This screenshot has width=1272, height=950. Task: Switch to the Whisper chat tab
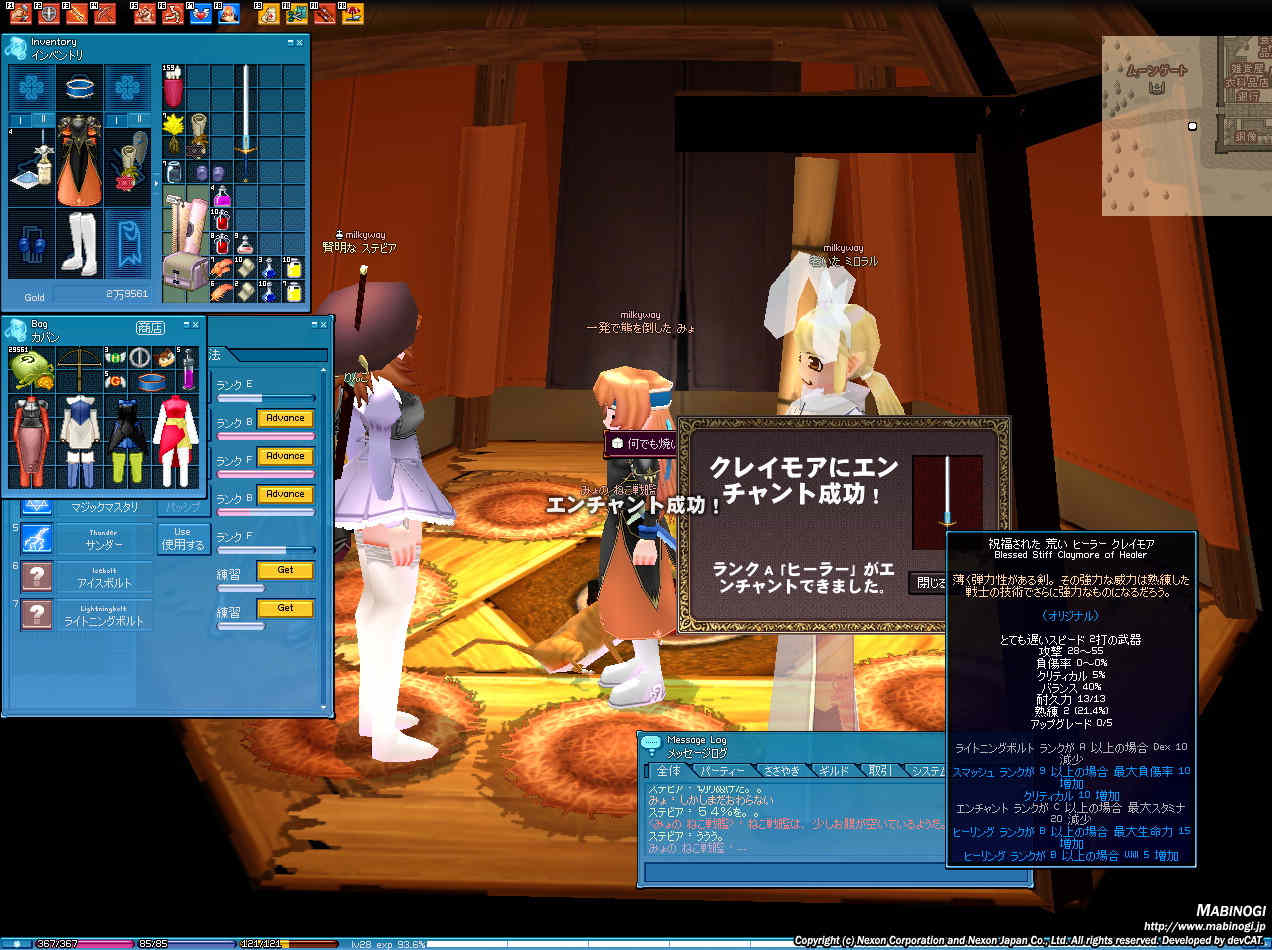(780, 771)
